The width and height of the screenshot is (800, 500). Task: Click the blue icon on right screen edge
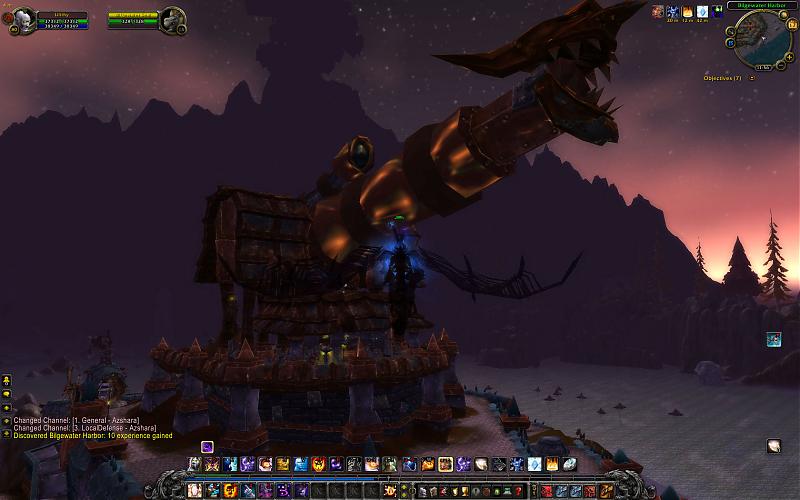pyautogui.click(x=774, y=340)
